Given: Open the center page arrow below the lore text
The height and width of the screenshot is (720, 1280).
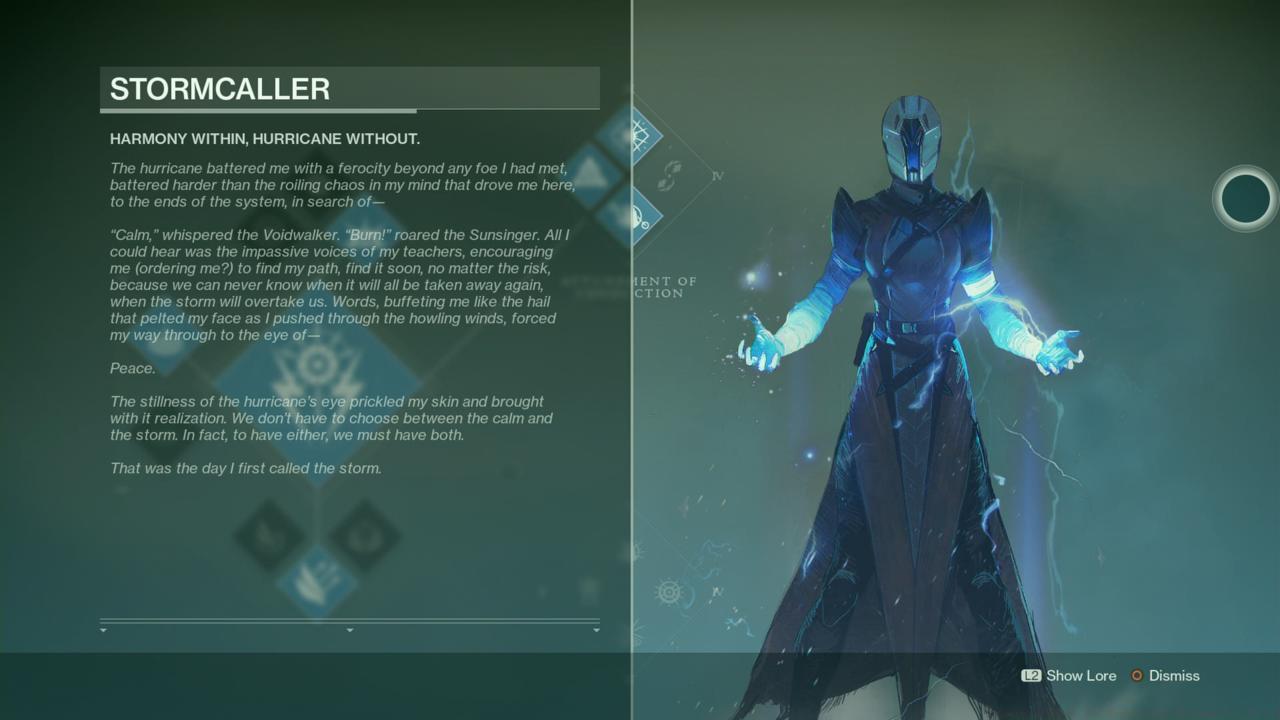Looking at the screenshot, I should [x=349, y=631].
